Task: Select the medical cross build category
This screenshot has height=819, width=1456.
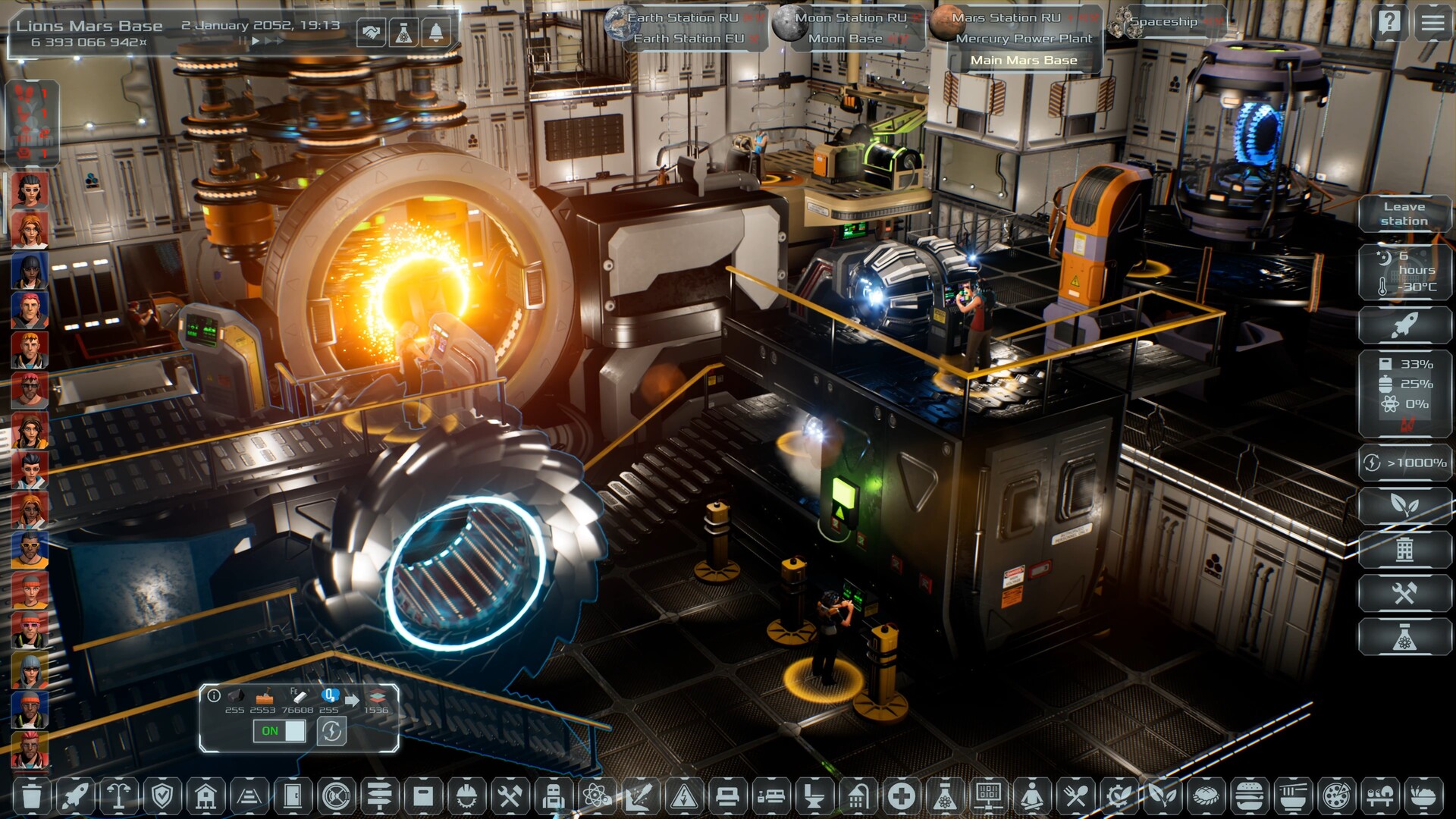Action: pyautogui.click(x=901, y=796)
